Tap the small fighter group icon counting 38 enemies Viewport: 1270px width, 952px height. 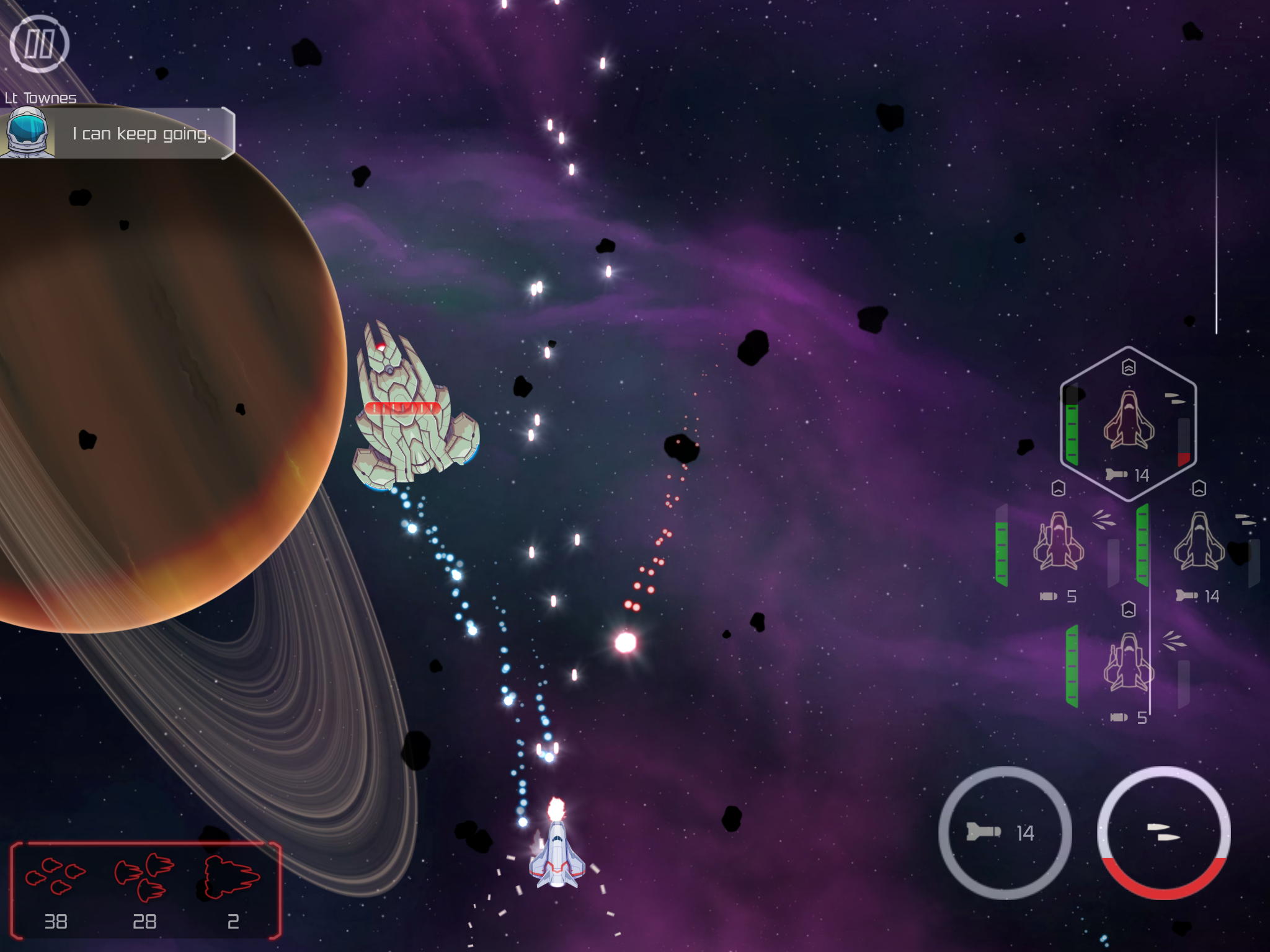click(x=55, y=877)
